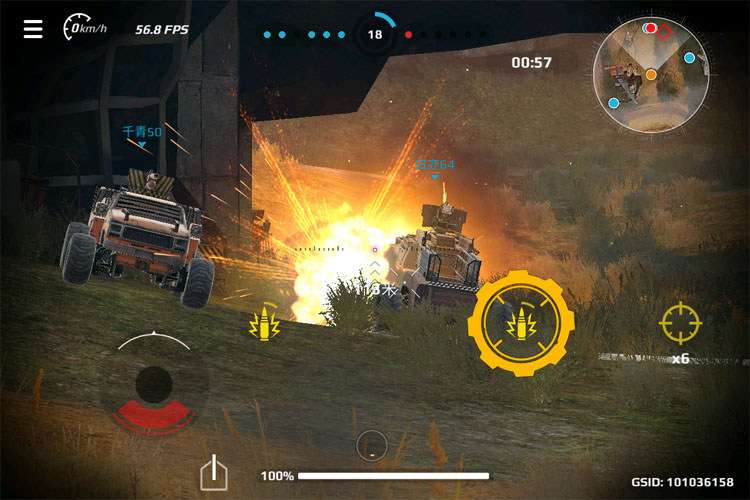Activate the crosshair aim ability

679,322
